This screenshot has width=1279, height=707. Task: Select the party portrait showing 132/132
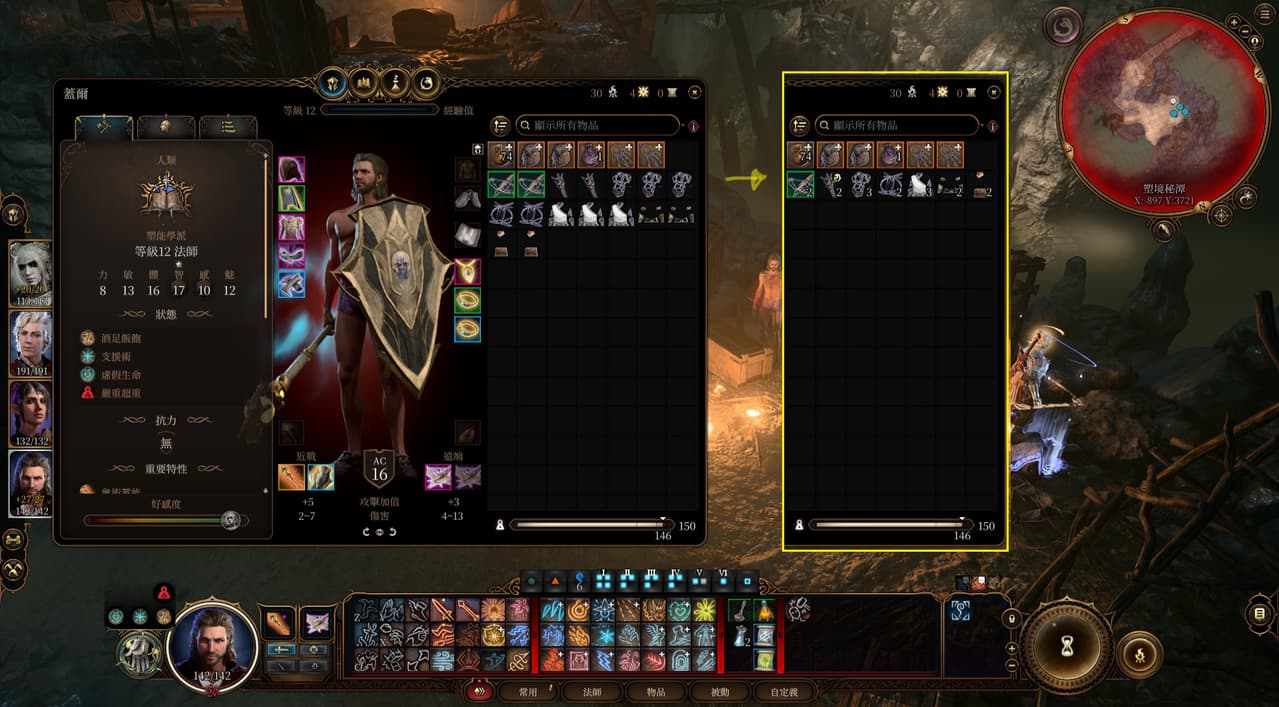click(x=30, y=412)
